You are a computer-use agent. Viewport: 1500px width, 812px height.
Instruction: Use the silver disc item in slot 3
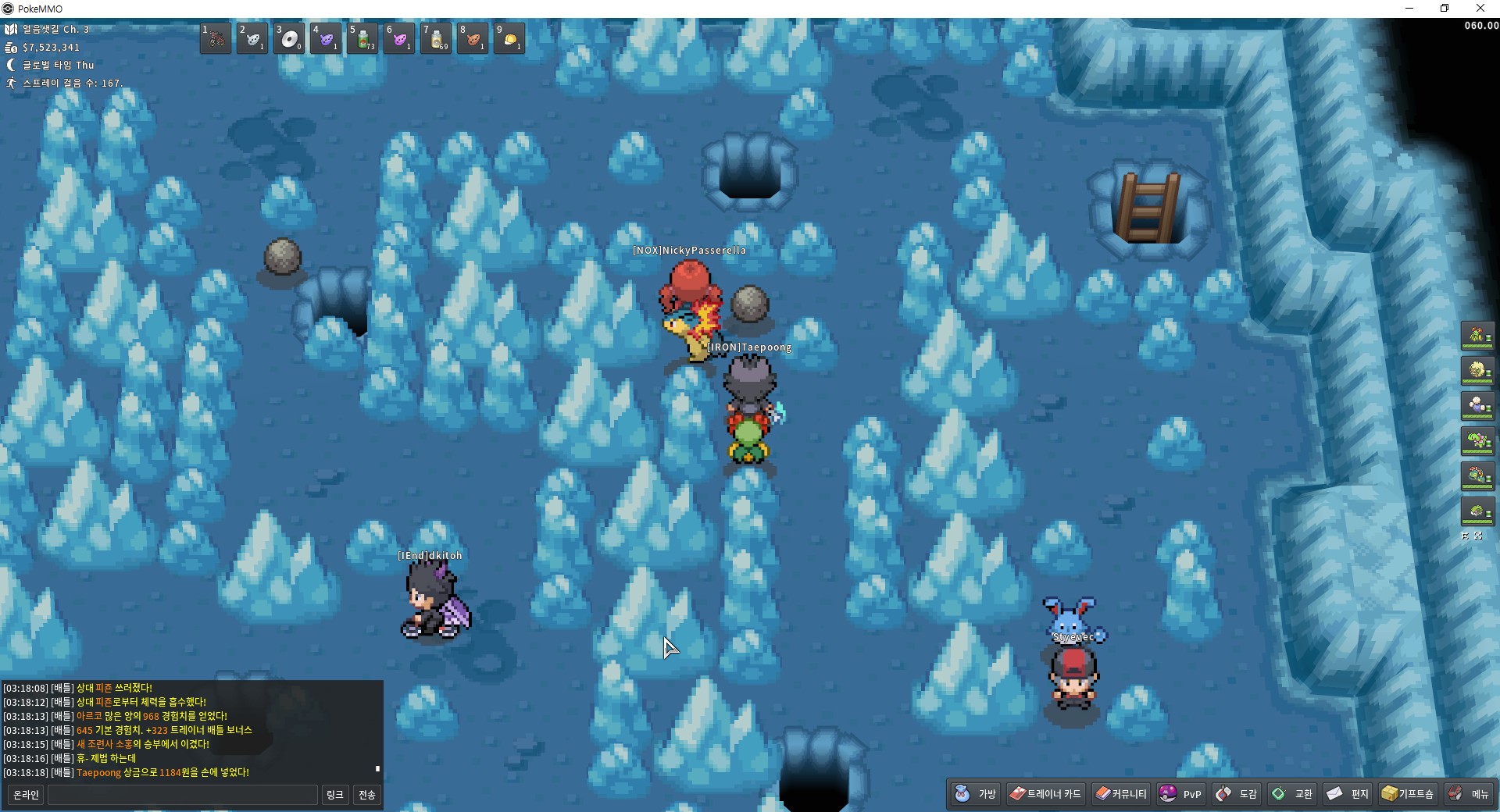tap(289, 38)
